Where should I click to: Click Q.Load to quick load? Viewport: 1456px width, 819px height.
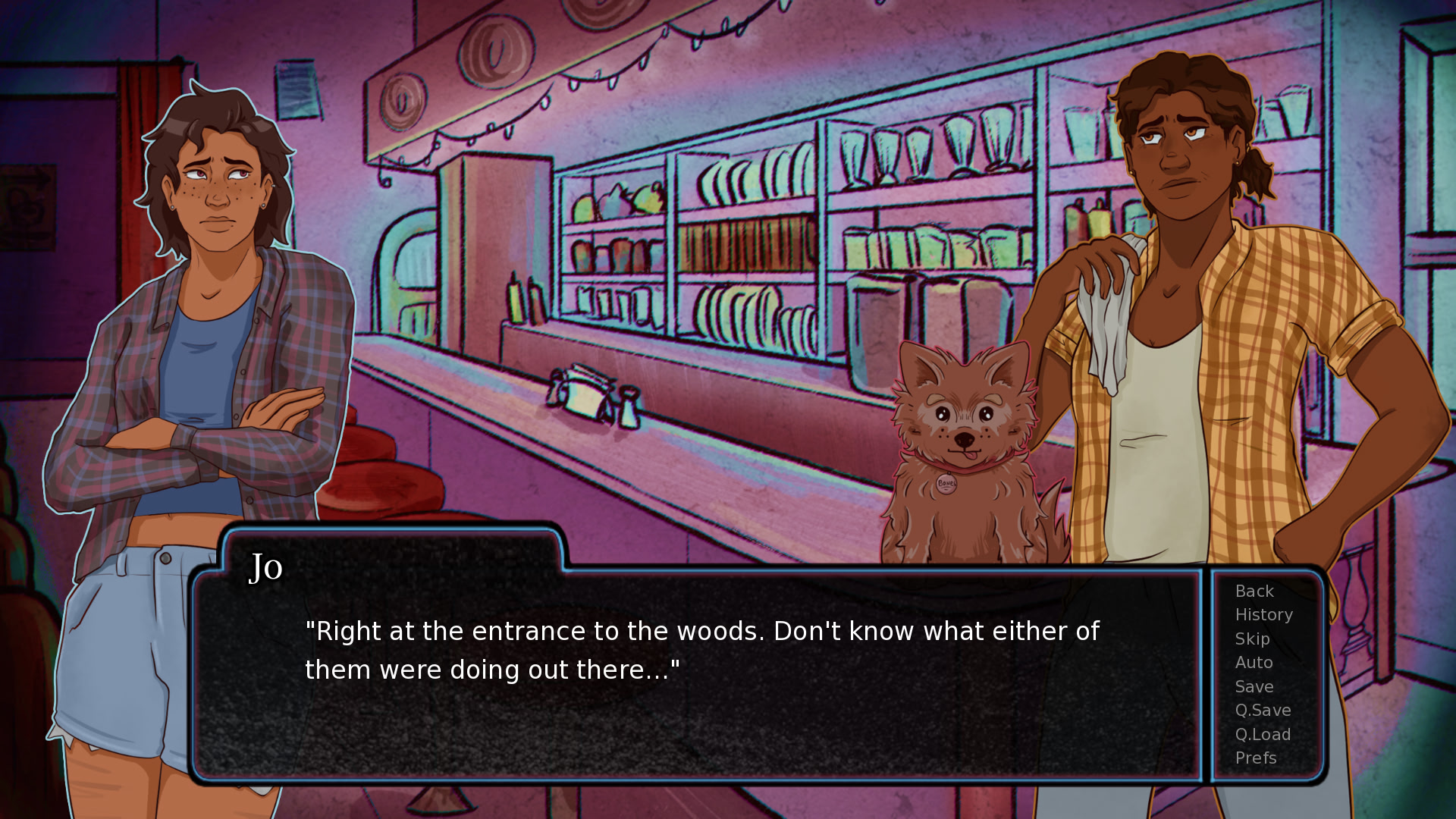click(x=1263, y=735)
